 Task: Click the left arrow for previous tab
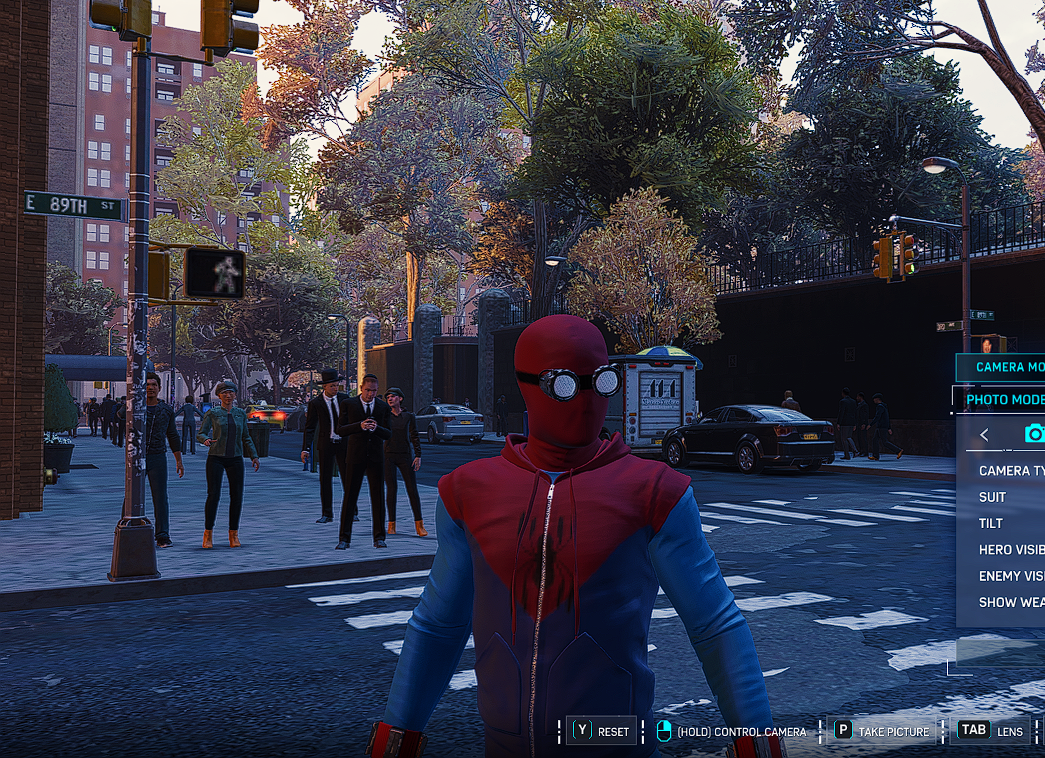click(984, 434)
